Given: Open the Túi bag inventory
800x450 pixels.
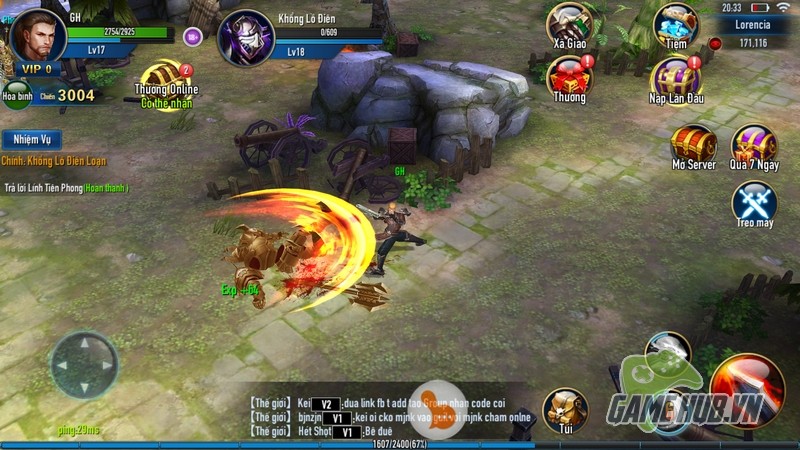Looking at the screenshot, I should coord(565,410).
